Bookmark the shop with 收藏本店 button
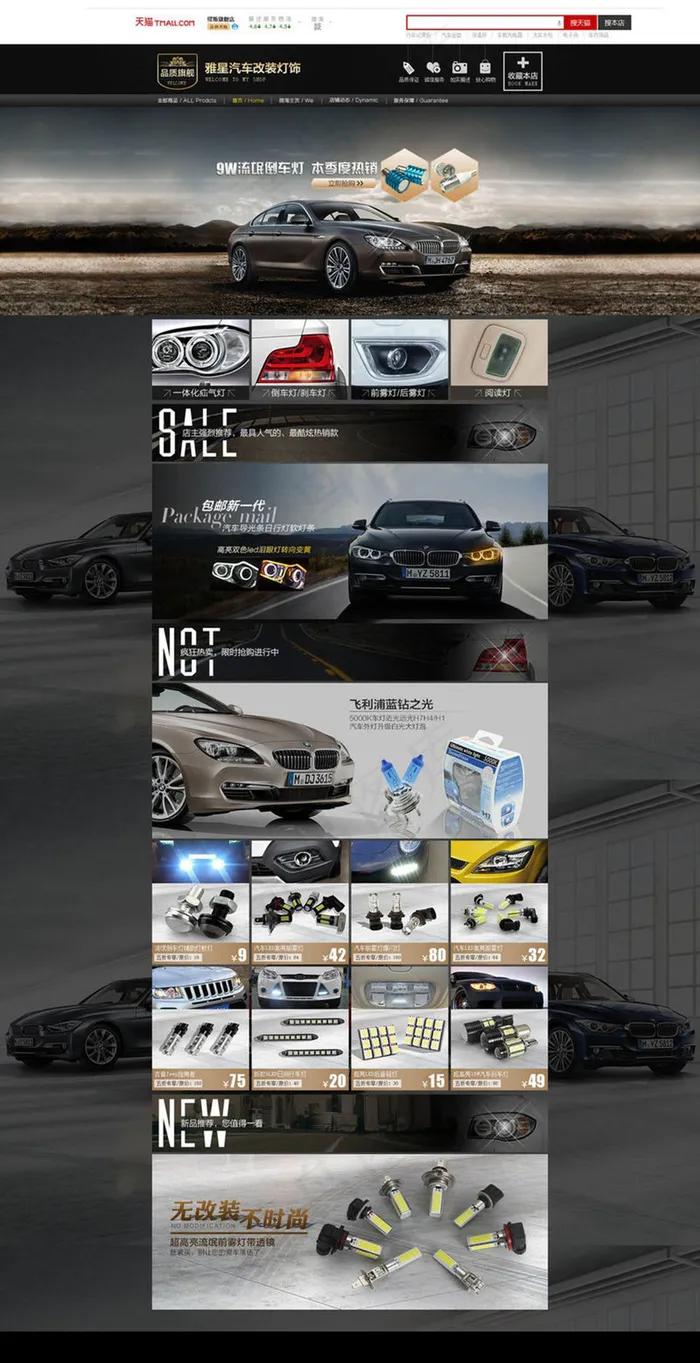The width and height of the screenshot is (700, 1363). coord(522,71)
